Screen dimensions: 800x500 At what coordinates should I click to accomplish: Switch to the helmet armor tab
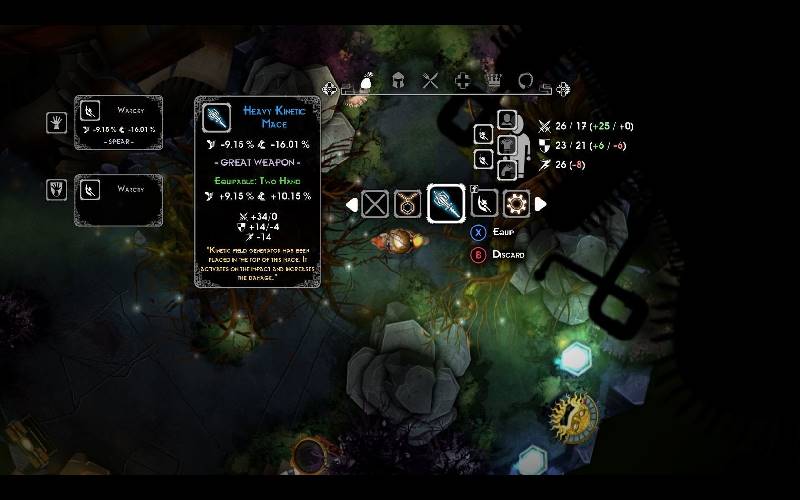coord(398,82)
